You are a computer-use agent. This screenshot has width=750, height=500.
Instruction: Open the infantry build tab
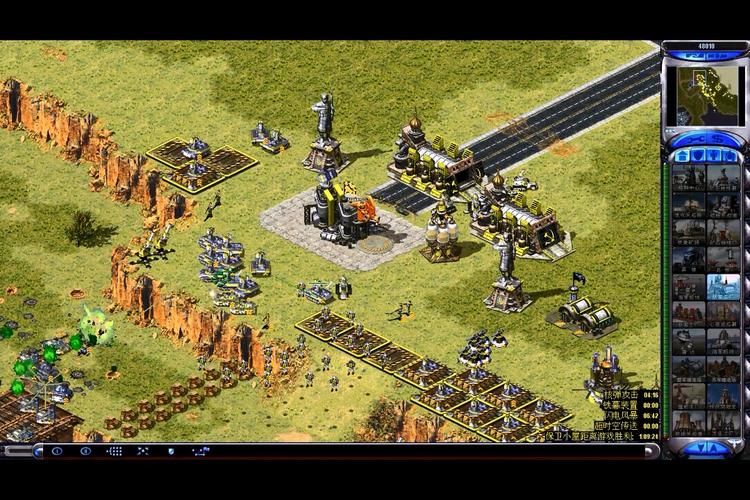[x=714, y=156]
